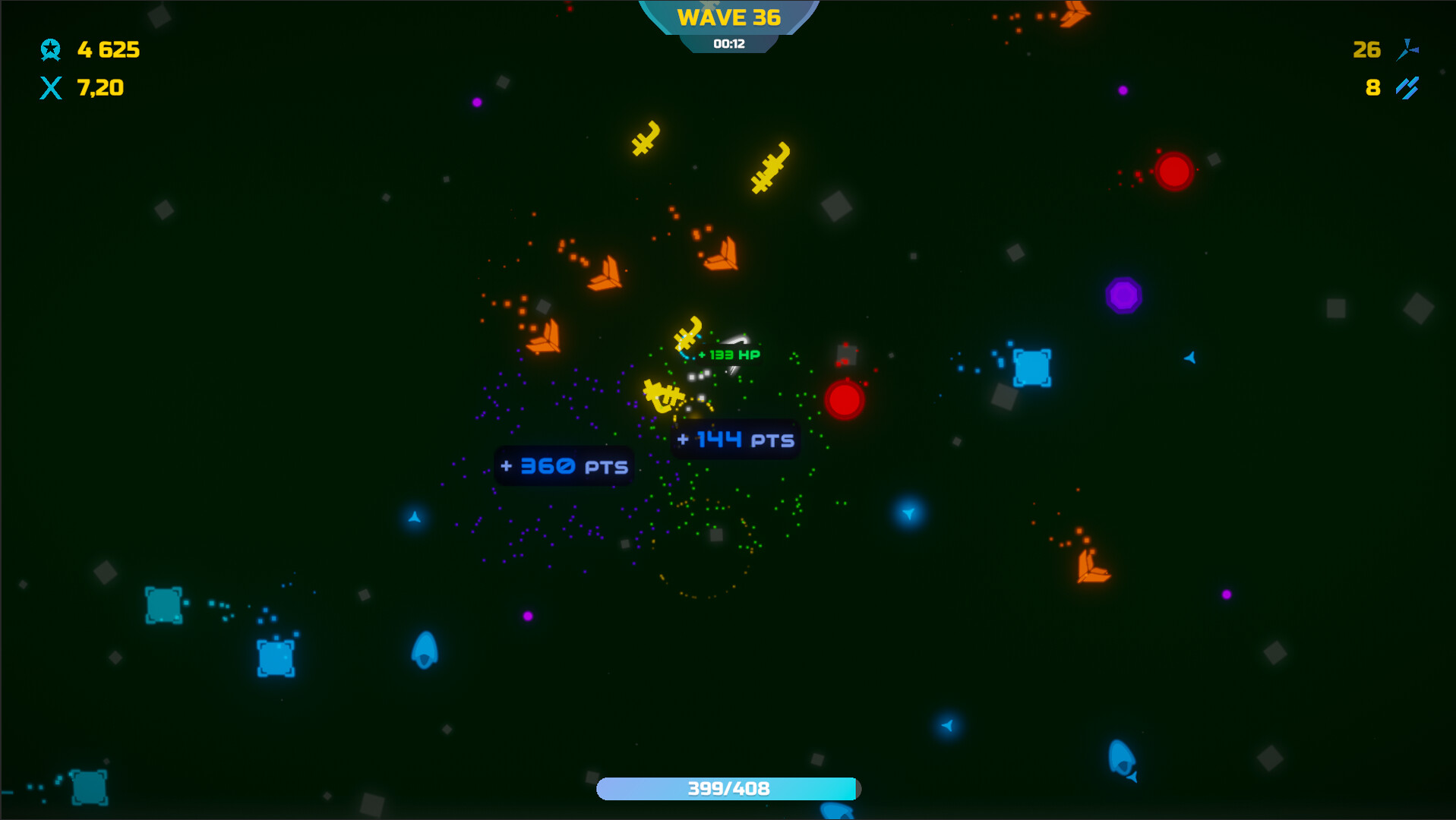The height and width of the screenshot is (820, 1456).
Task: Click the +144 PTS popup label
Action: click(734, 439)
